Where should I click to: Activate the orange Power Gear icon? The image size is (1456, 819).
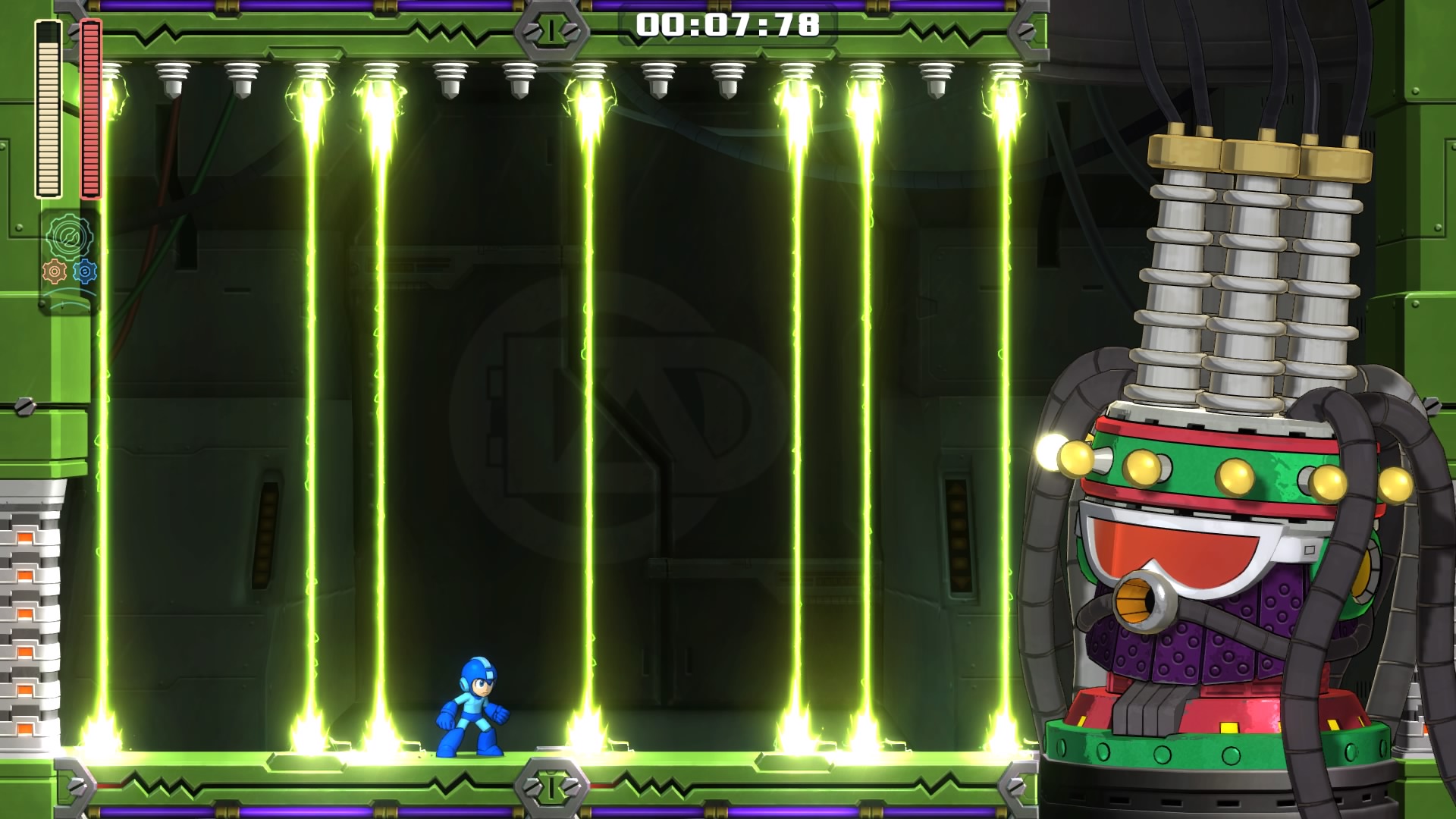(54, 271)
